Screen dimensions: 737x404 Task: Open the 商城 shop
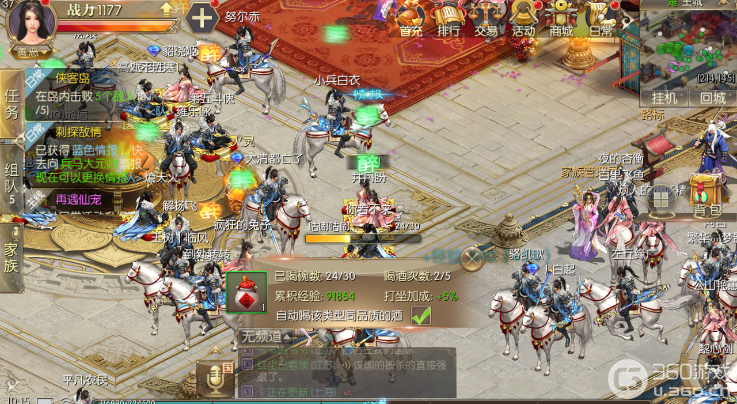pyautogui.click(x=561, y=18)
